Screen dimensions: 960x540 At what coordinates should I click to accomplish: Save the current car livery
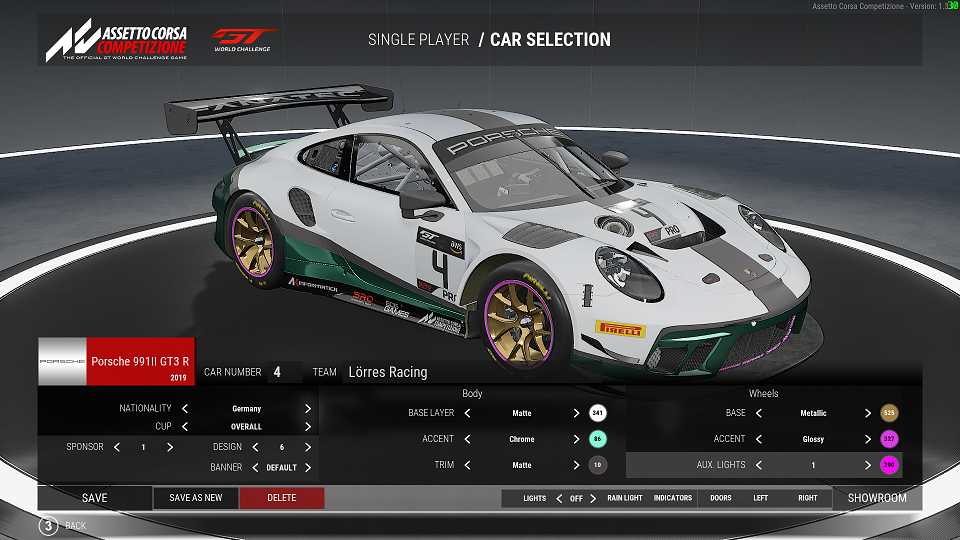pos(95,498)
